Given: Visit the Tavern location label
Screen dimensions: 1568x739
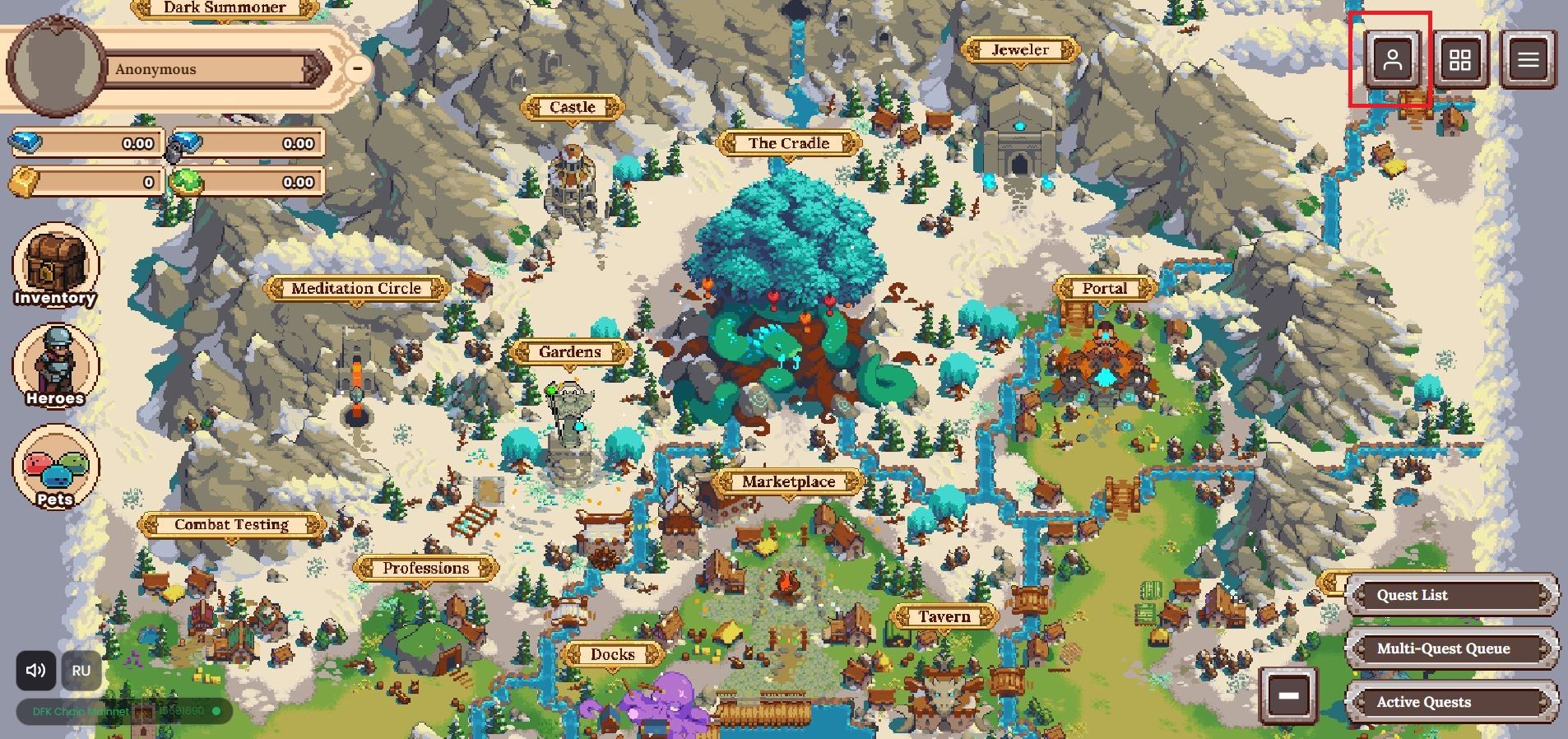Looking at the screenshot, I should tap(944, 617).
